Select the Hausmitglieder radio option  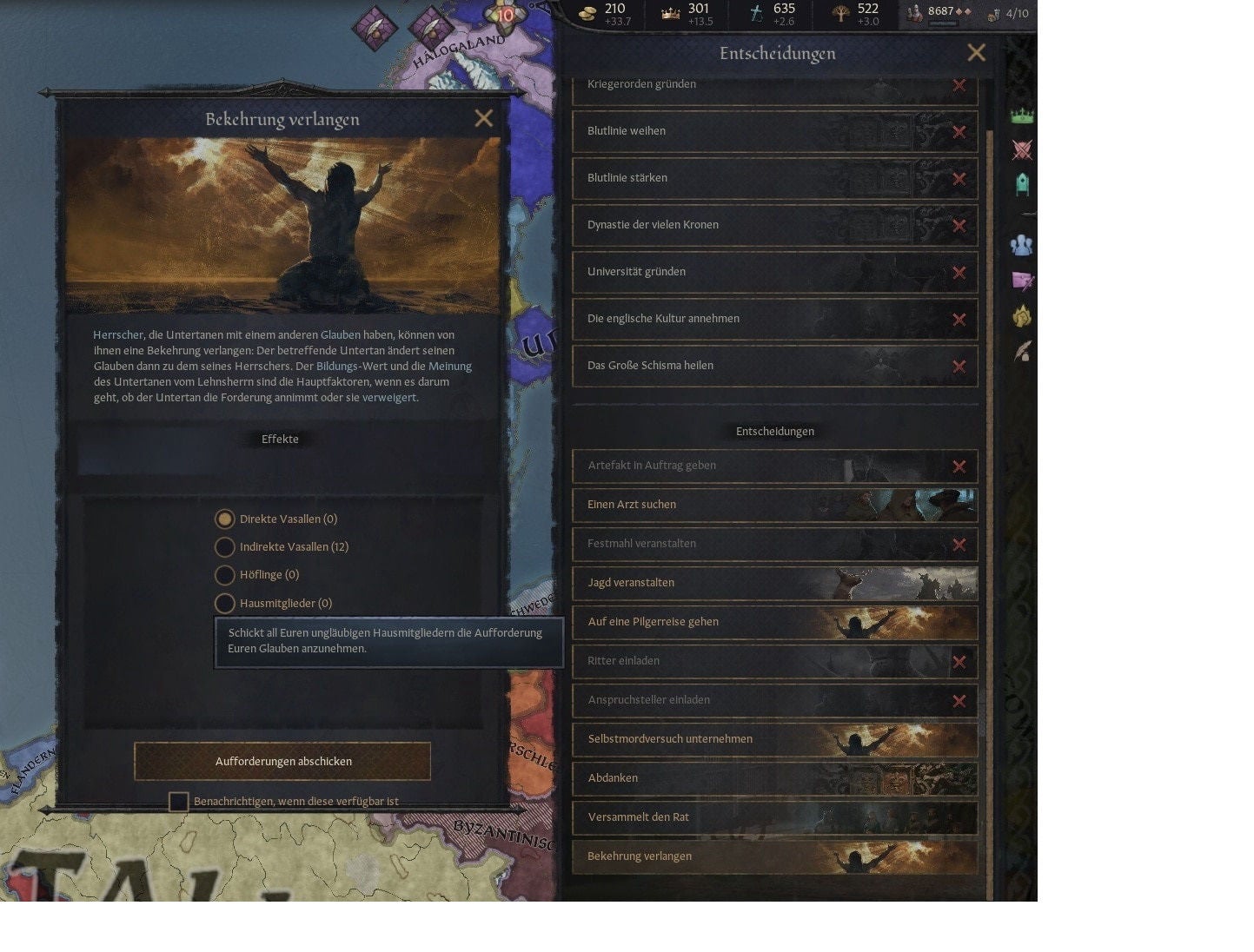[225, 603]
